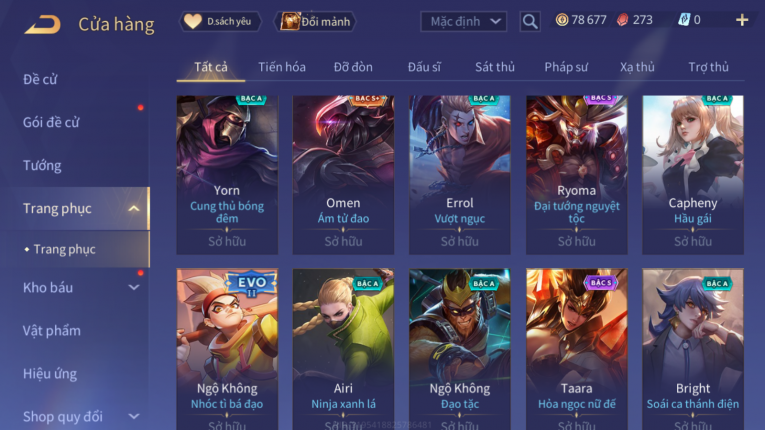Go to the Tướng shop section
Image resolution: width=765 pixels, height=430 pixels.
tap(42, 165)
